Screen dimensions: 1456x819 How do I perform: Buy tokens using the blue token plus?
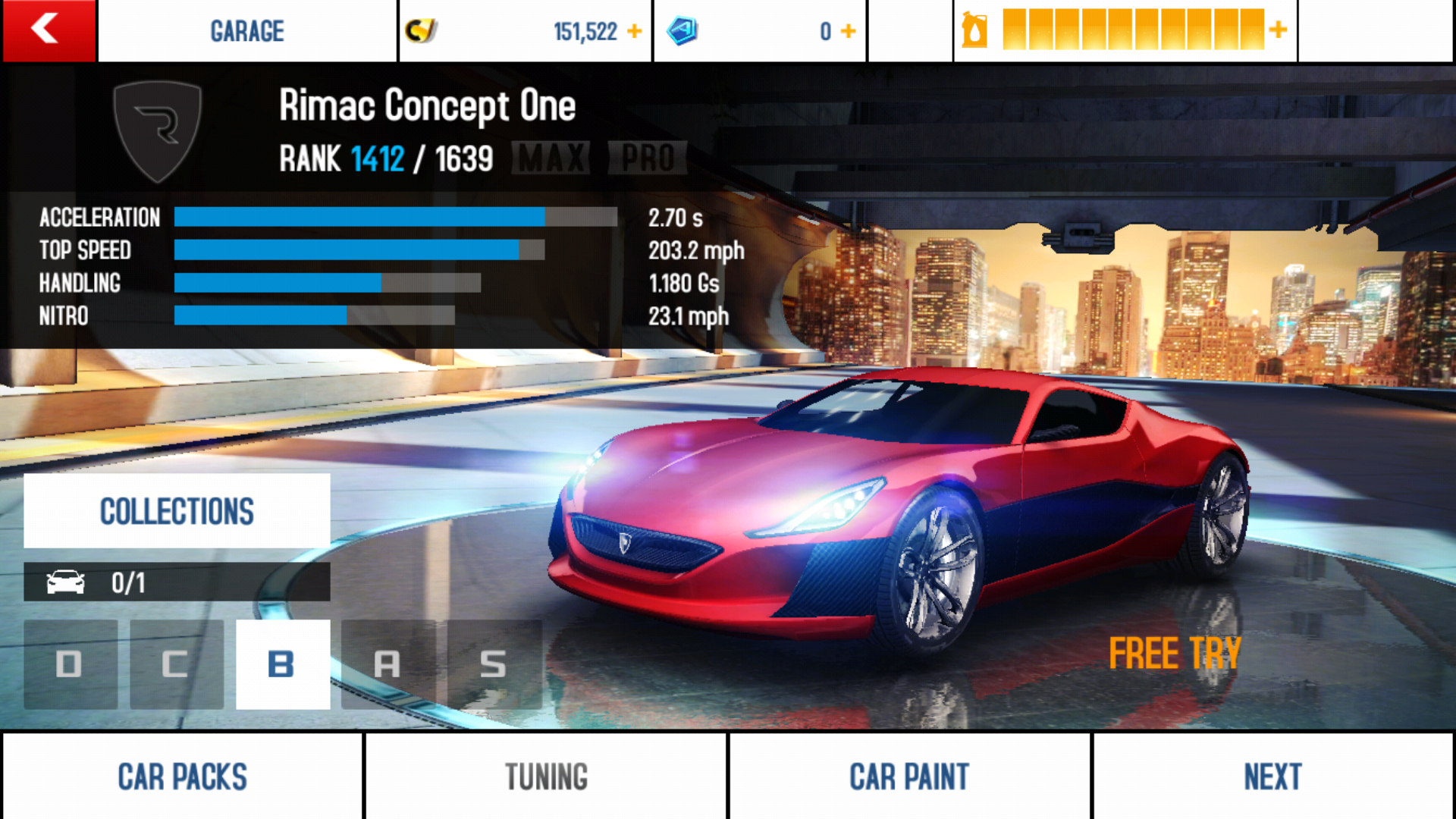(849, 31)
